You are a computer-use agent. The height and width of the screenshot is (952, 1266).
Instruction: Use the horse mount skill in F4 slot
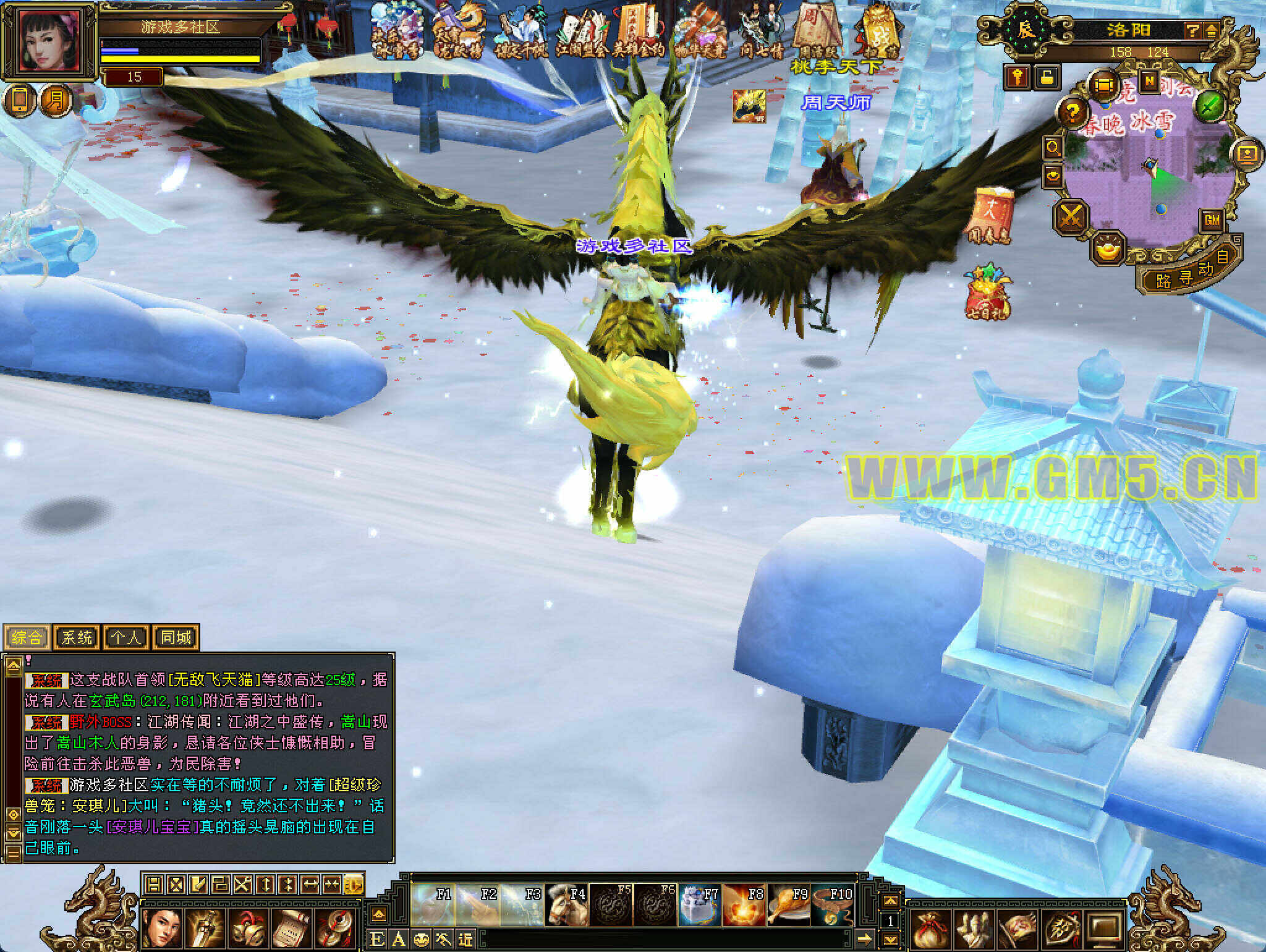(x=566, y=905)
